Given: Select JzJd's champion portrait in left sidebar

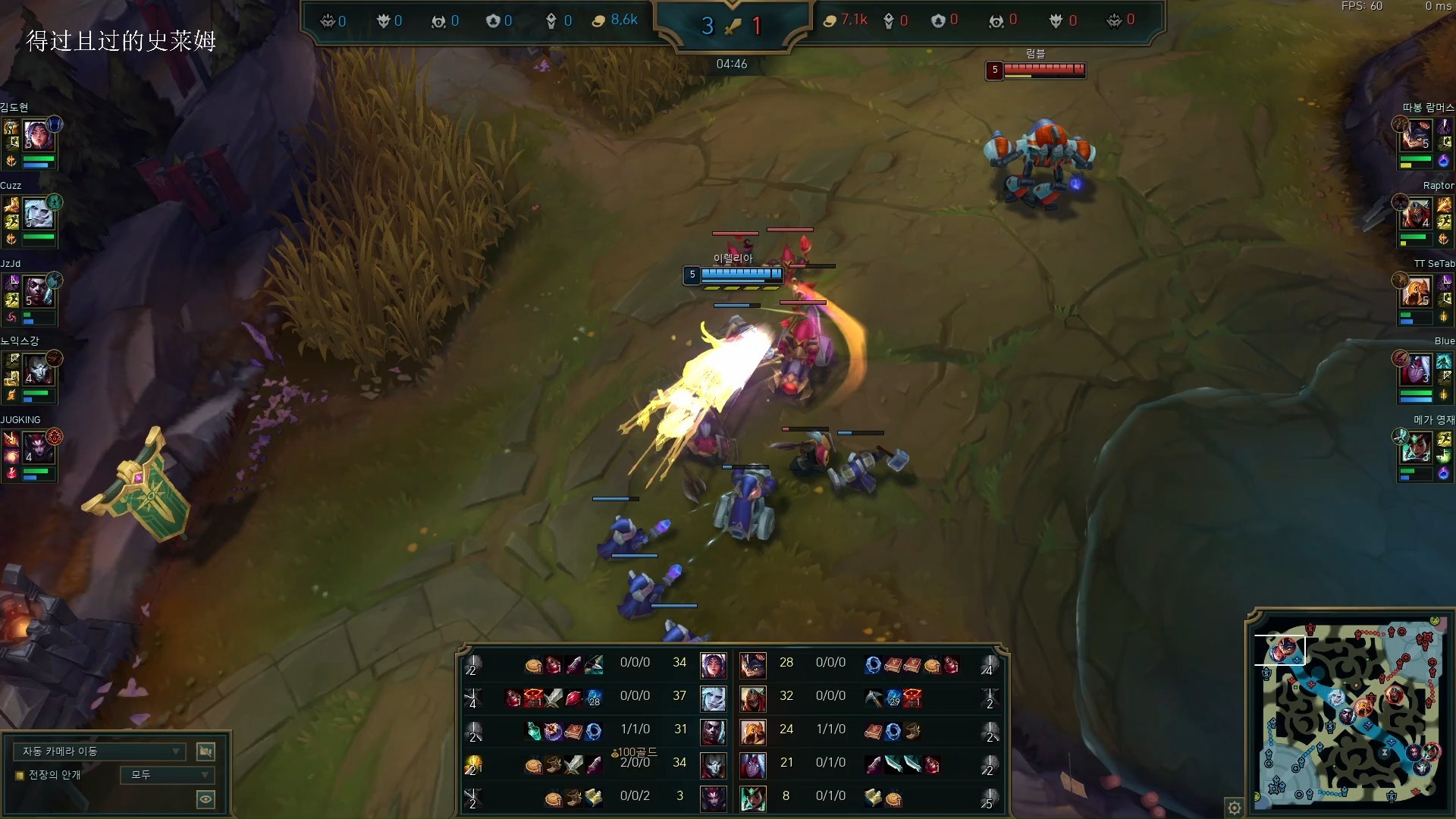Looking at the screenshot, I should (x=39, y=292).
